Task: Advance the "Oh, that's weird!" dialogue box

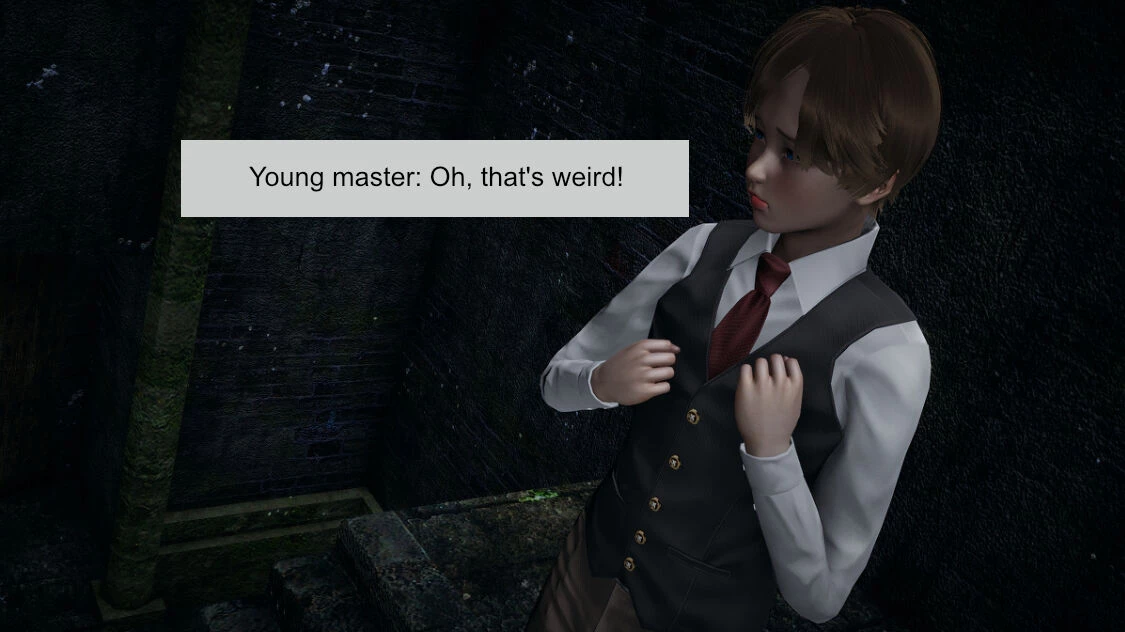Action: pyautogui.click(x=435, y=178)
